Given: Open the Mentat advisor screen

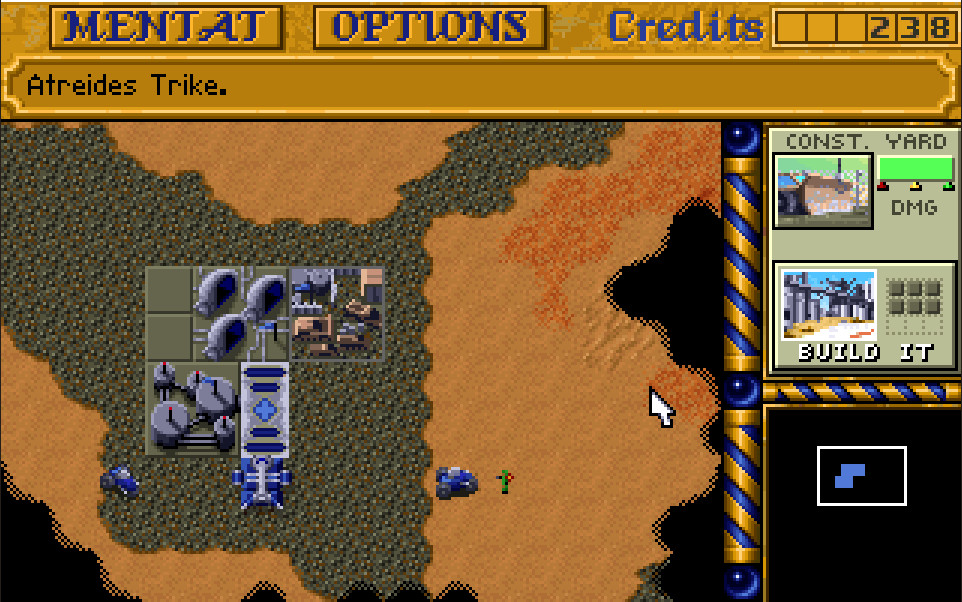Looking at the screenshot, I should (x=166, y=28).
